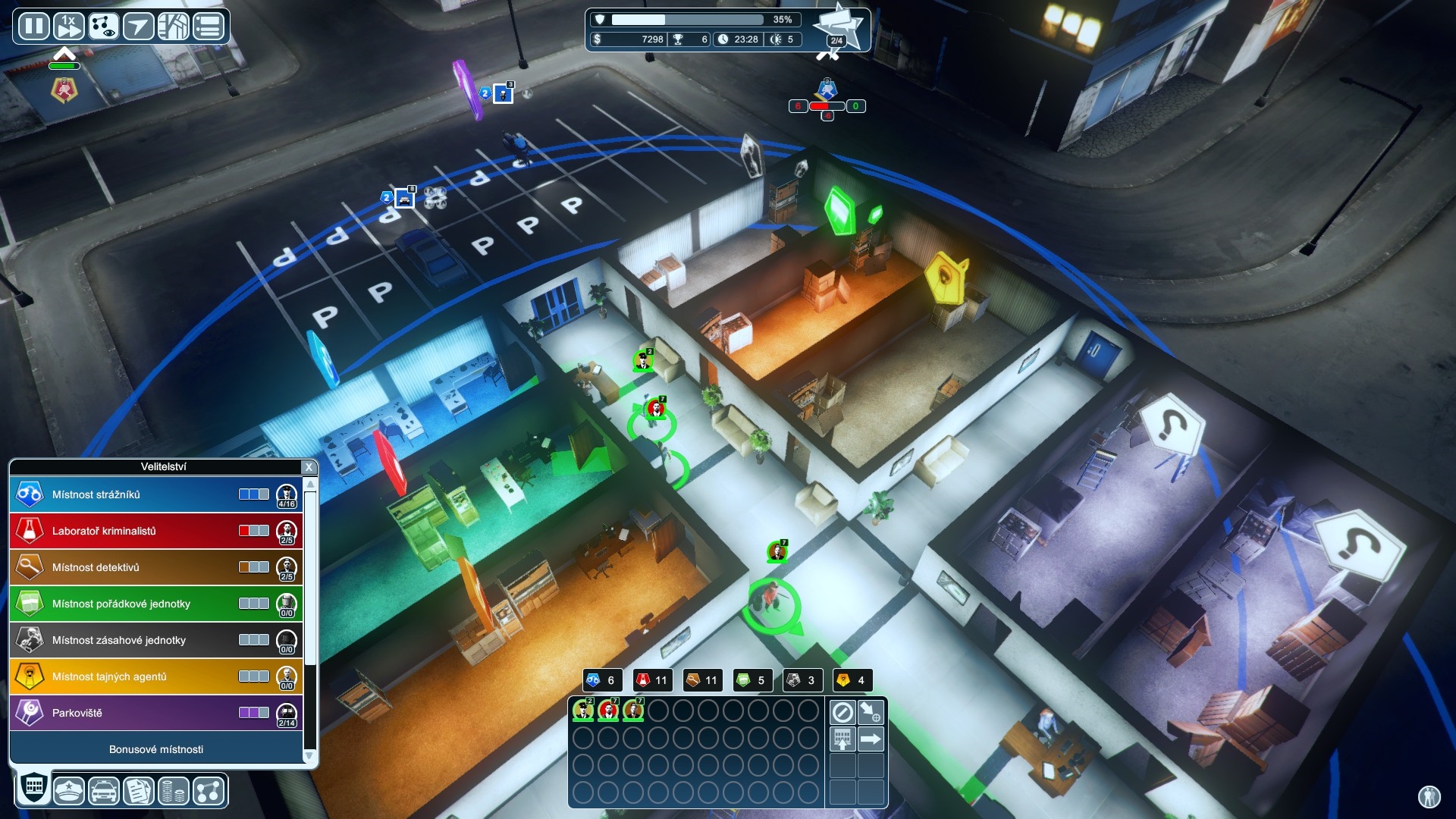Switch to the police car vehicles tab
Viewport: 1456px width, 819px height.
point(104,791)
